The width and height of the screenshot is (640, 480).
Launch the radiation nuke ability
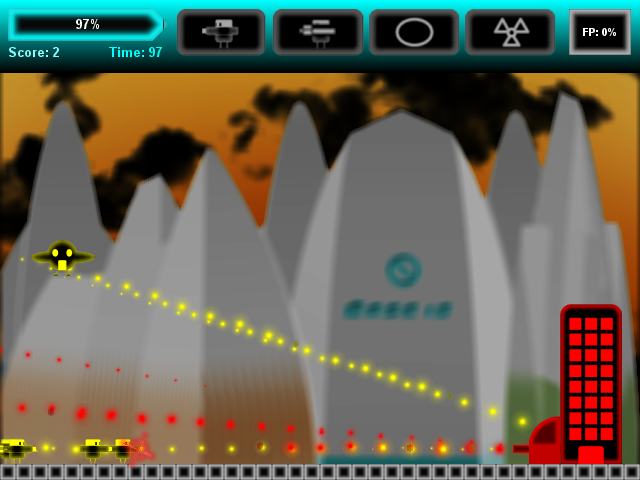coord(510,32)
